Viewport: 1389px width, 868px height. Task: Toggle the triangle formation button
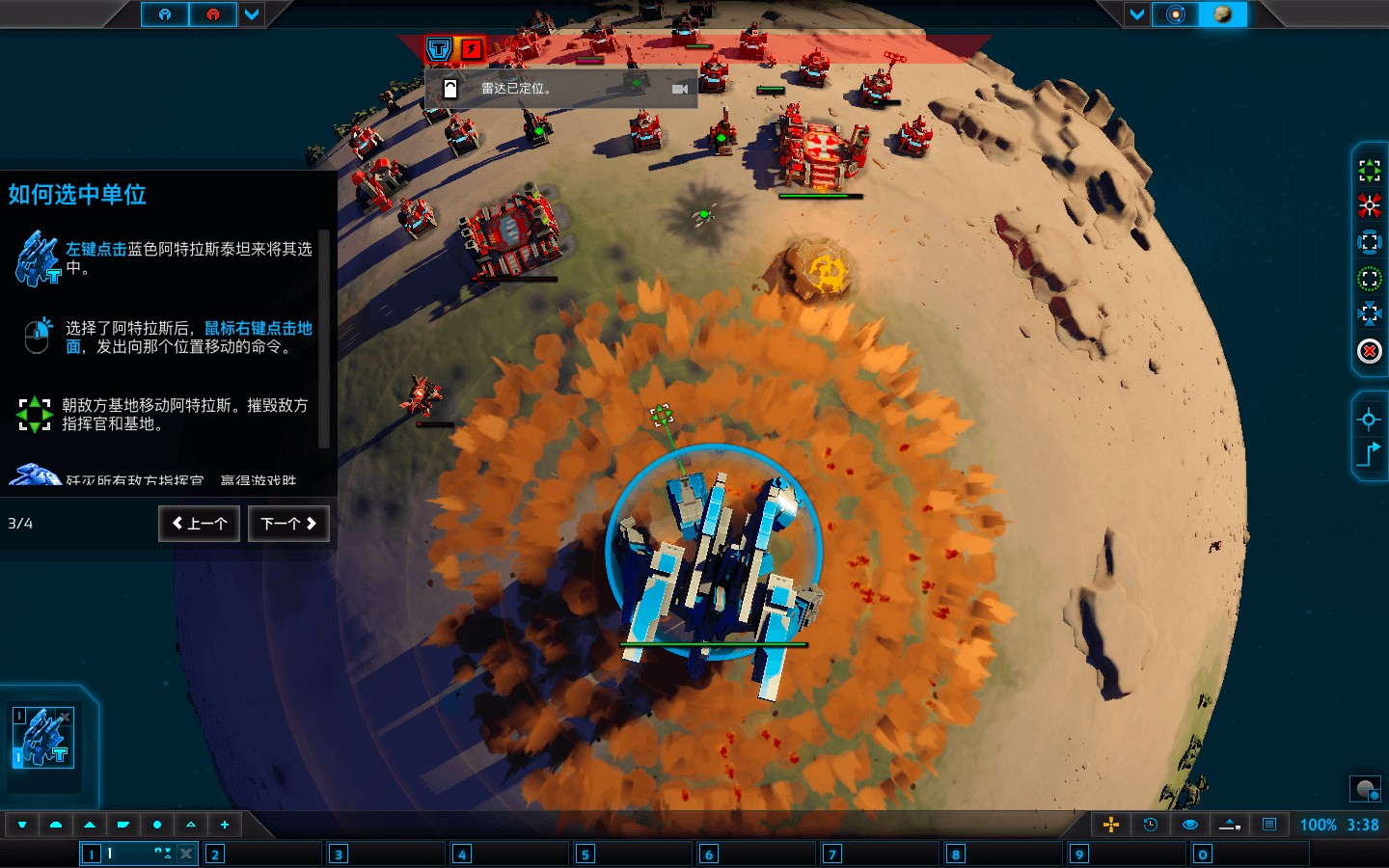click(x=89, y=825)
